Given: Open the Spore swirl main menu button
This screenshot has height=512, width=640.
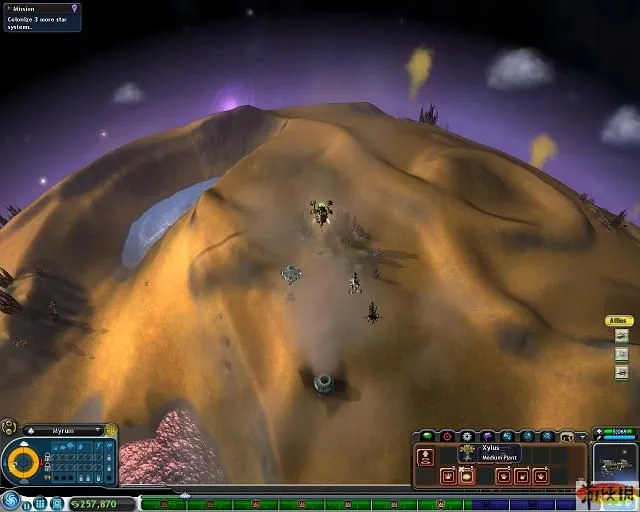Looking at the screenshot, I should tap(11, 499).
